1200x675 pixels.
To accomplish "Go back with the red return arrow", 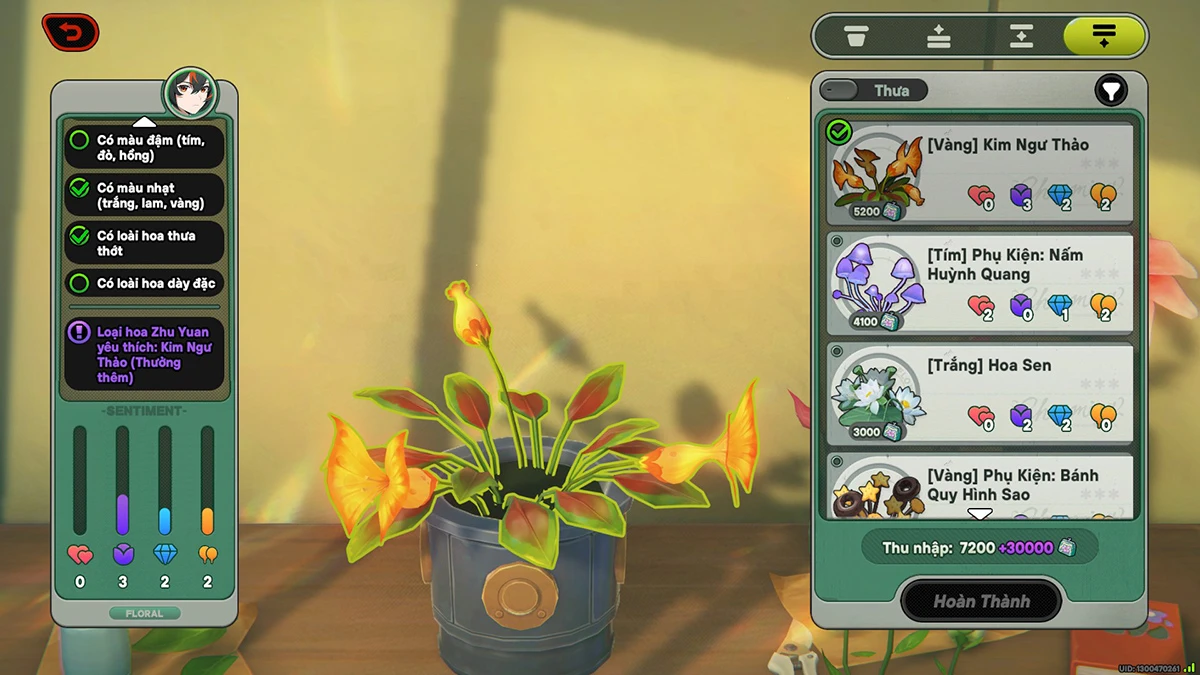I will pos(70,33).
